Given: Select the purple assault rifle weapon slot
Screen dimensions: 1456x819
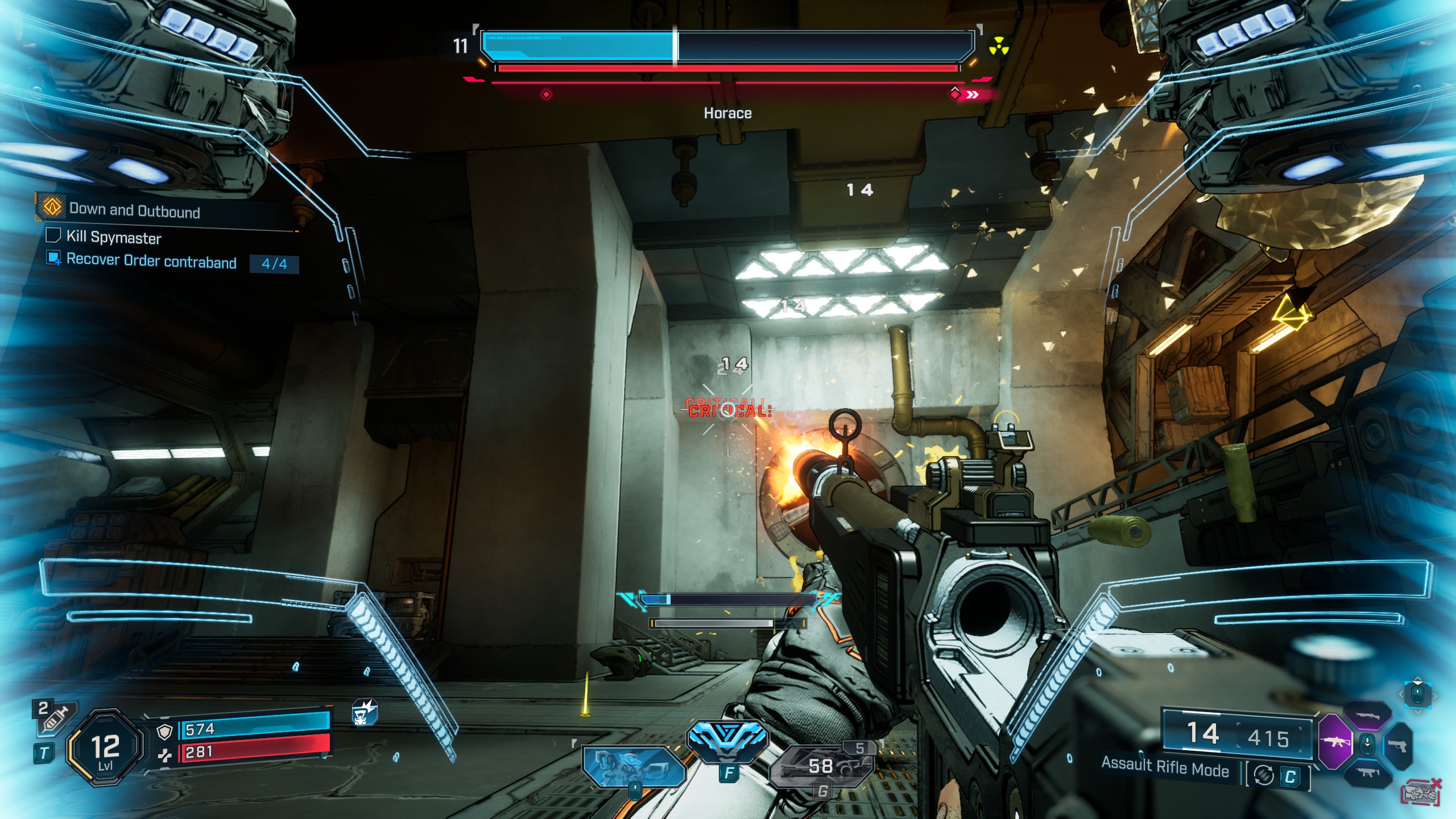Looking at the screenshot, I should coord(1334,742).
